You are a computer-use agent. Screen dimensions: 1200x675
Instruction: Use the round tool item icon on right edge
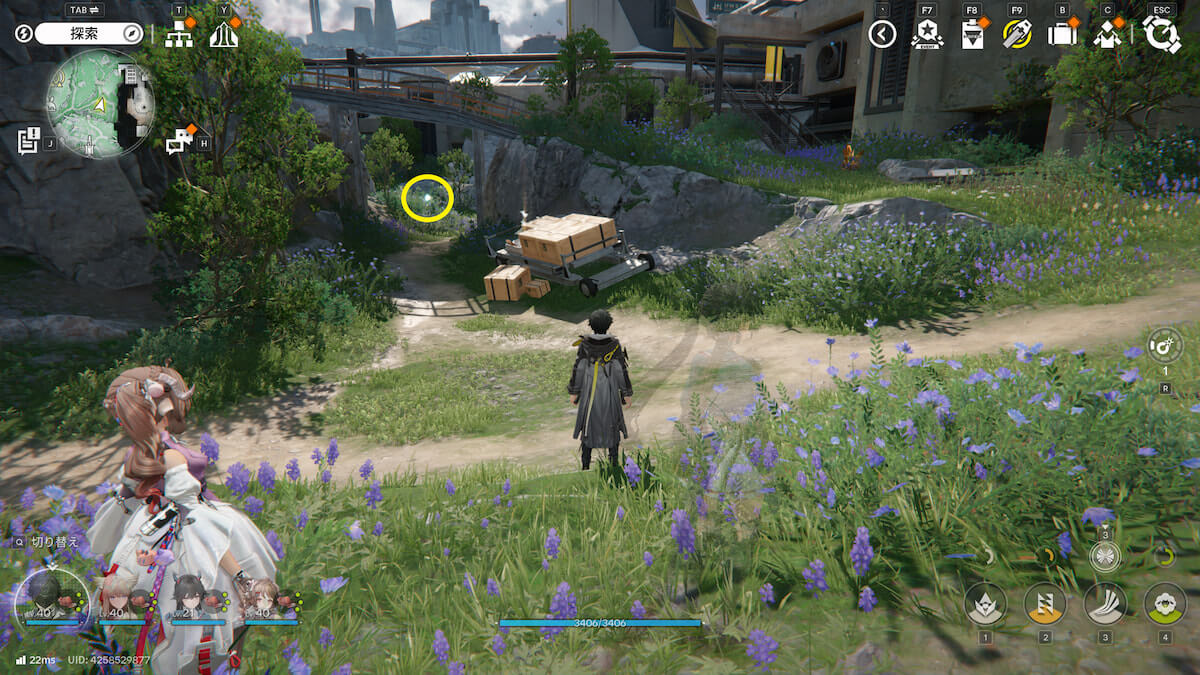click(x=1165, y=346)
